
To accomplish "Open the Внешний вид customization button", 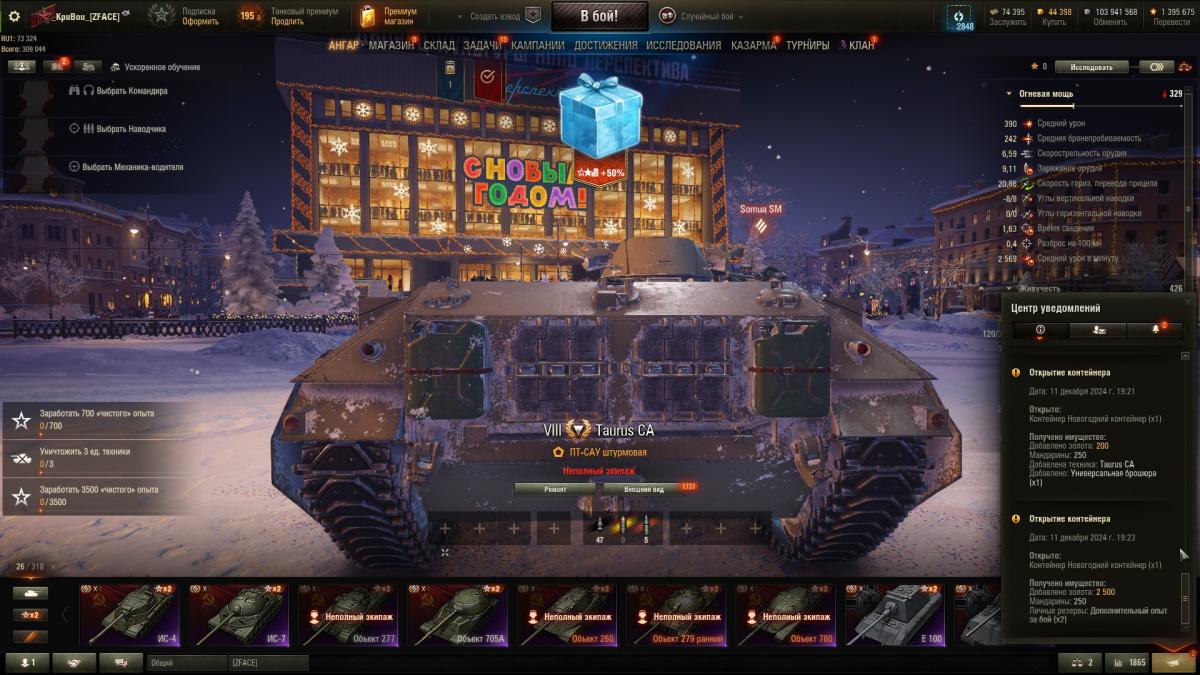I will point(644,489).
